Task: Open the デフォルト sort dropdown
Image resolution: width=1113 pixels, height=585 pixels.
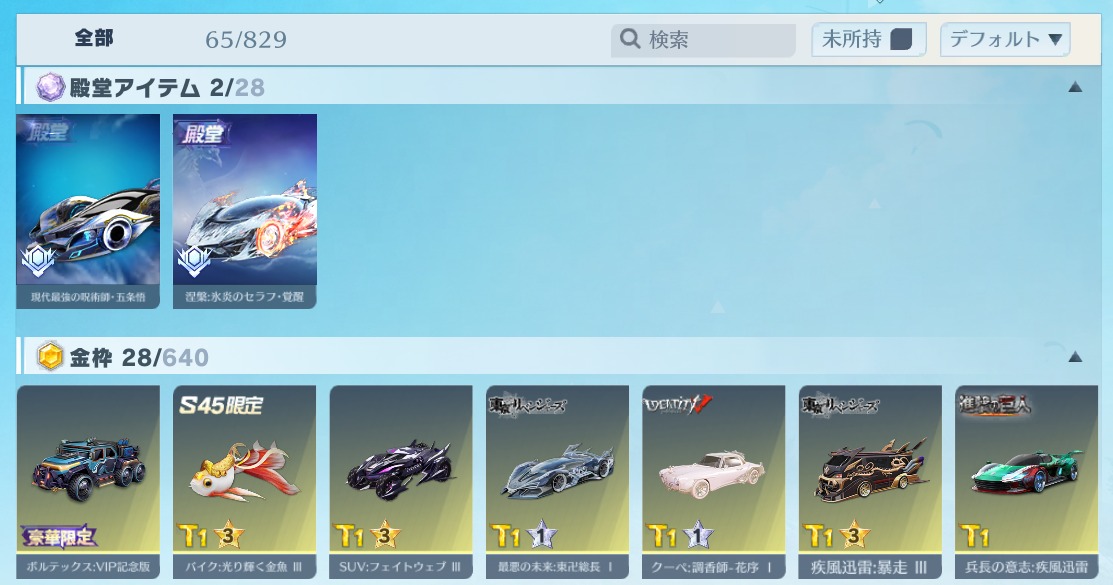Action: (x=1005, y=40)
